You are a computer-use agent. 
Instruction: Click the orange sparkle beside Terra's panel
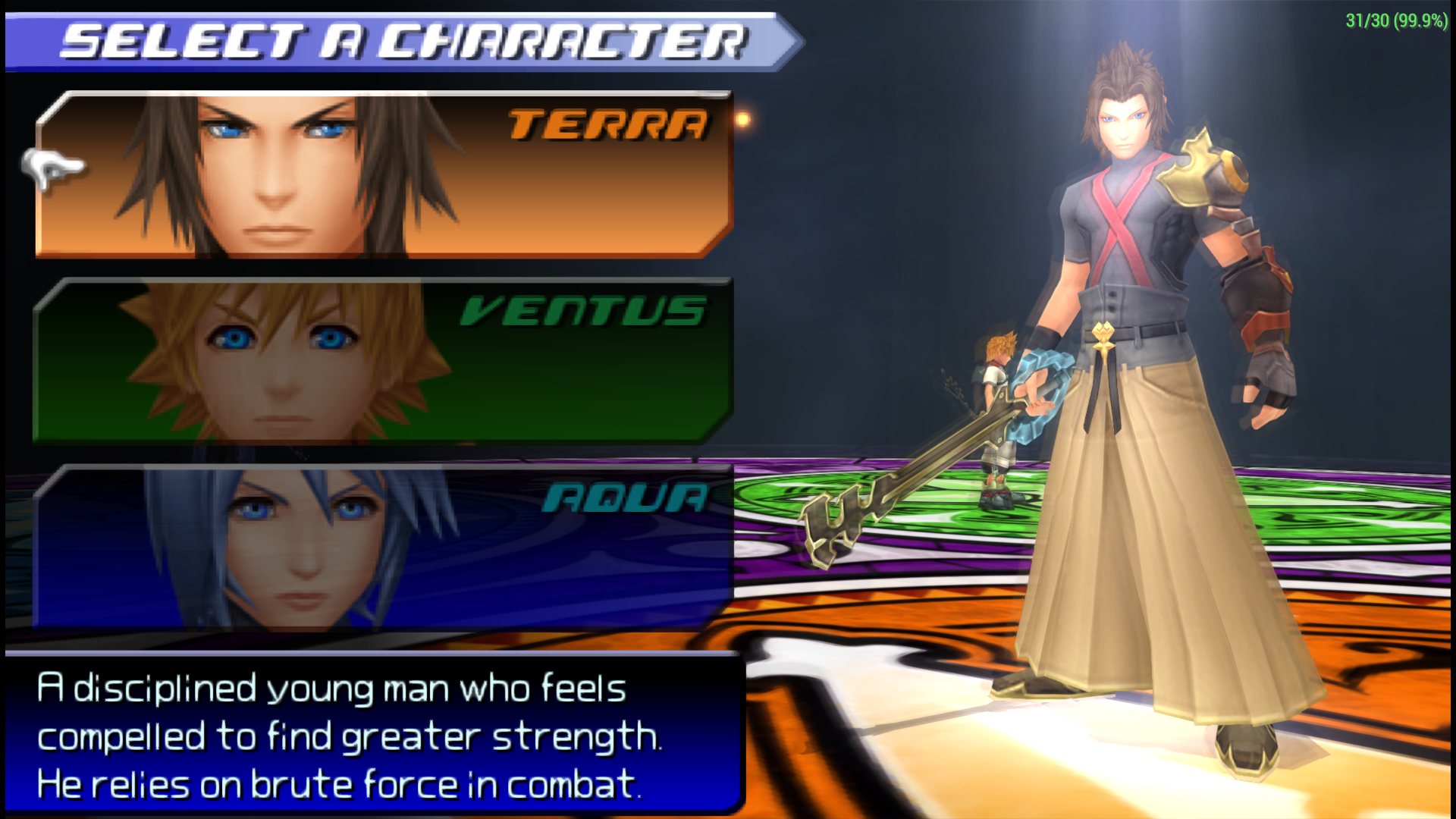click(x=742, y=120)
